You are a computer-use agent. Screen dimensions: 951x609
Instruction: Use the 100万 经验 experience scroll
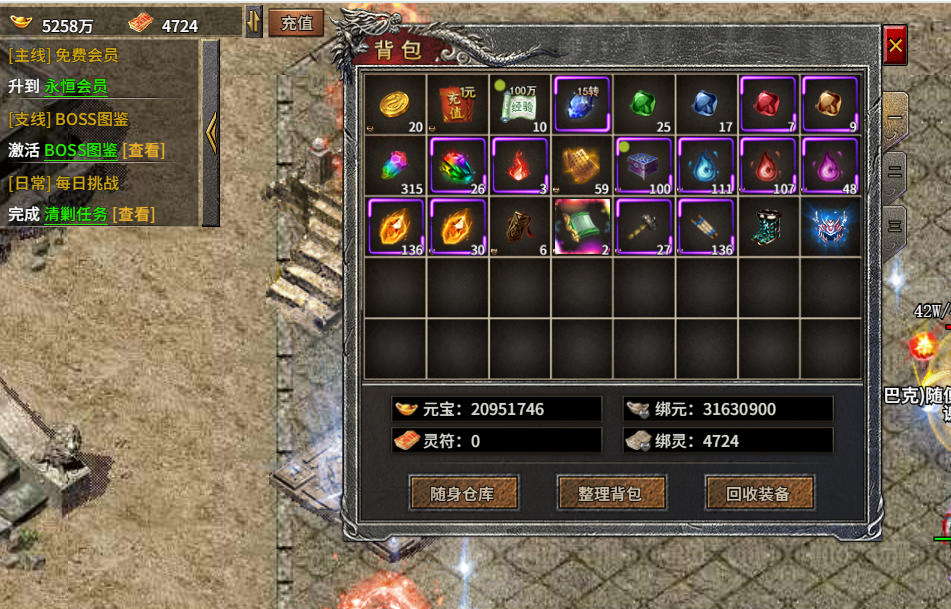519,104
